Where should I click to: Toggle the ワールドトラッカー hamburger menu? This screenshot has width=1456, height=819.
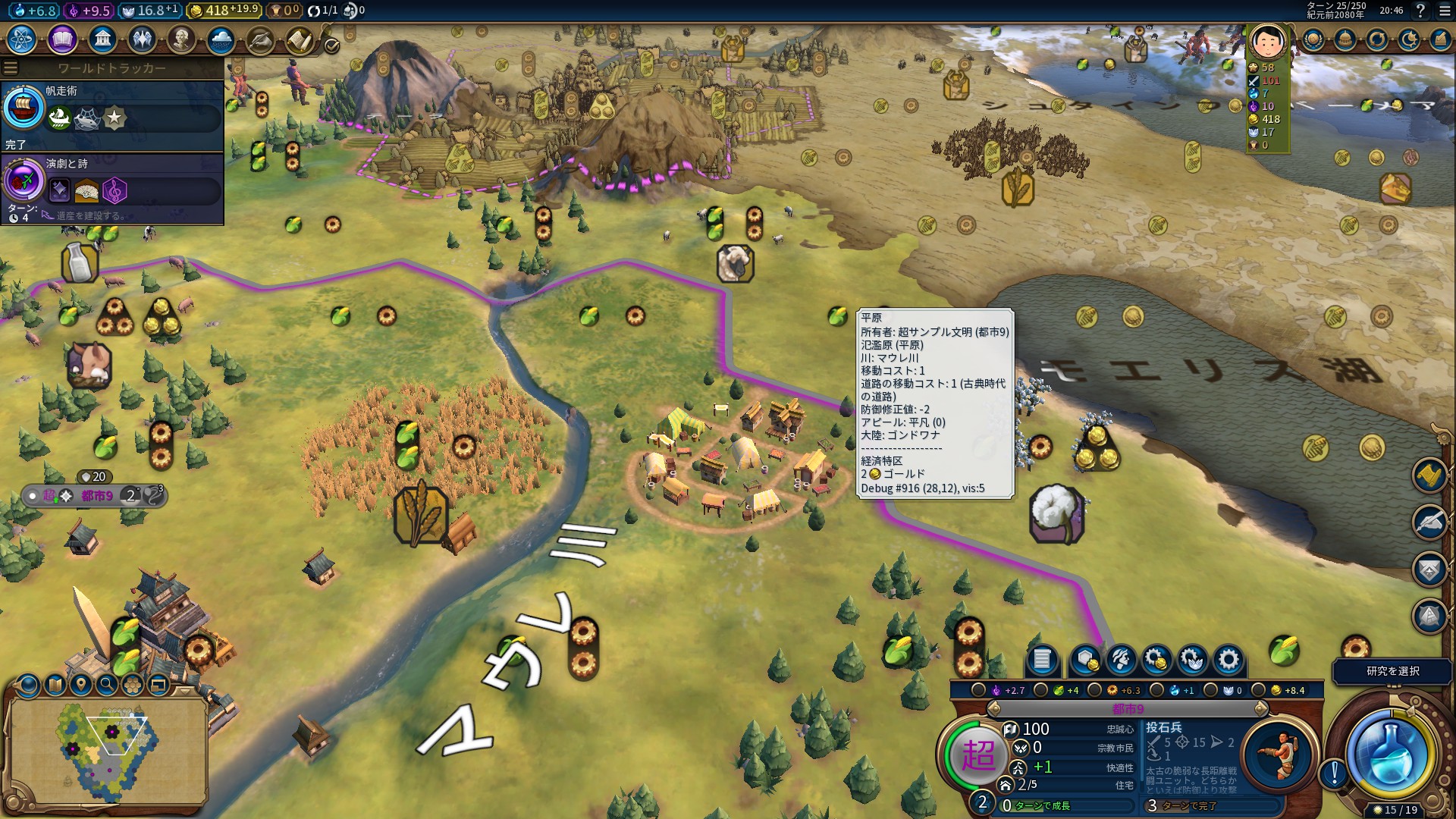(x=11, y=68)
